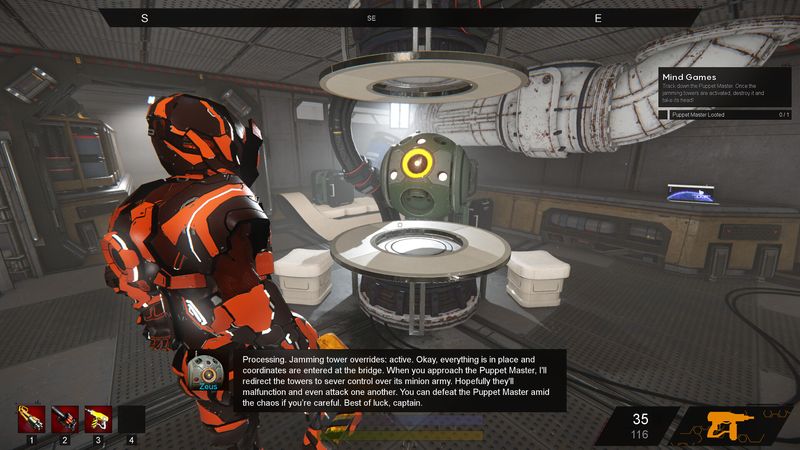The height and width of the screenshot is (450, 800).
Task: Choose the dark rifle in slot 2
Action: click(65, 417)
